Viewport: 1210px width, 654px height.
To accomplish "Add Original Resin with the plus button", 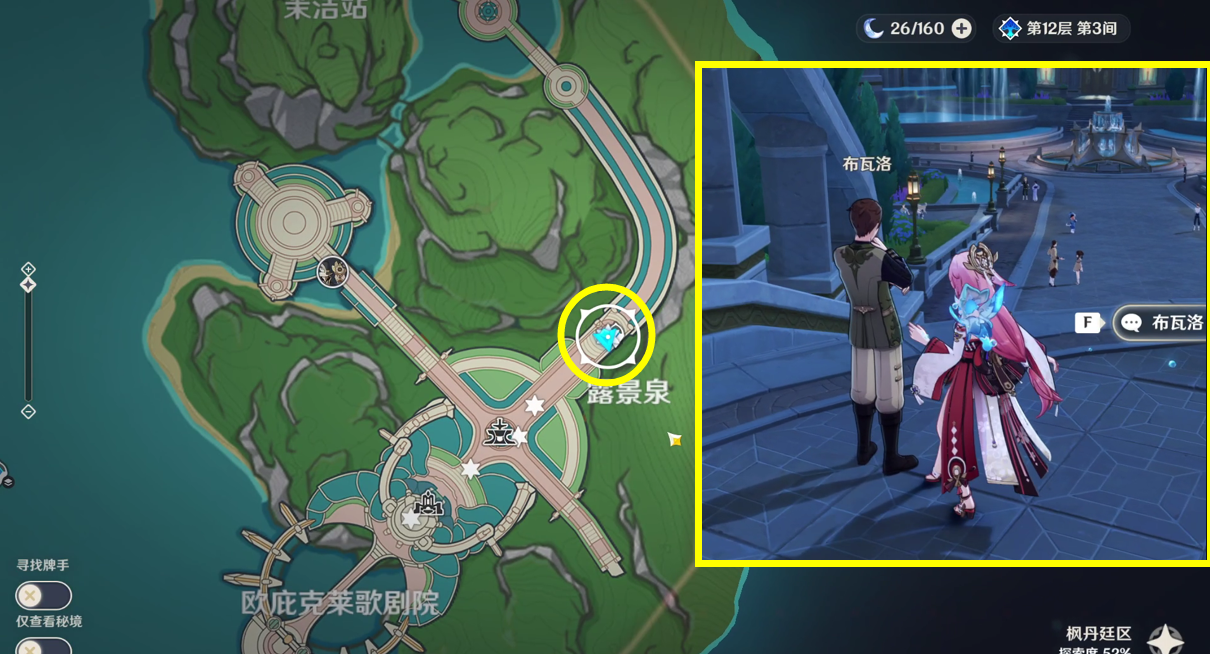I will click(961, 28).
